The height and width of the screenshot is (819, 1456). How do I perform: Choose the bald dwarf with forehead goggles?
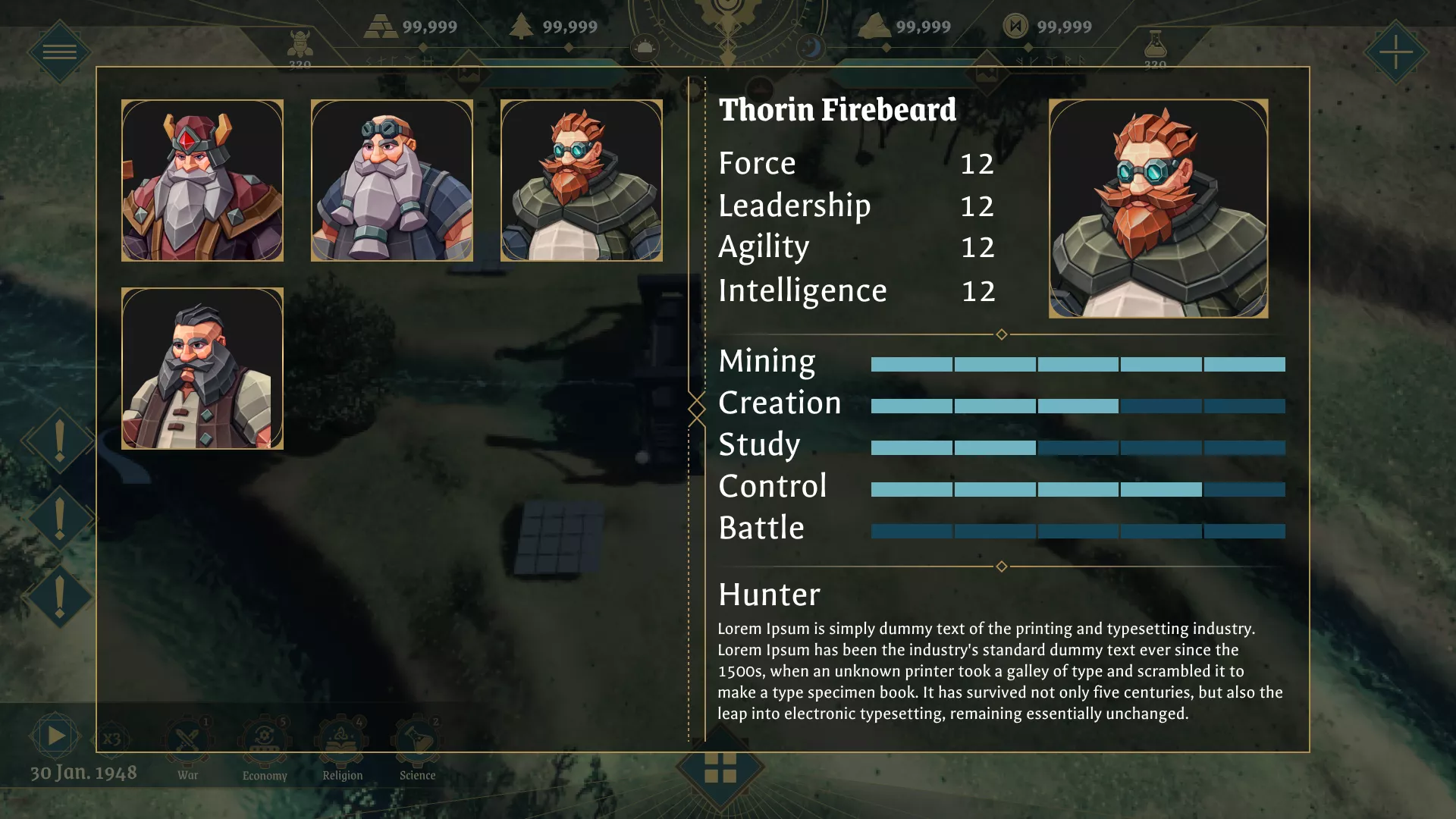pos(392,180)
